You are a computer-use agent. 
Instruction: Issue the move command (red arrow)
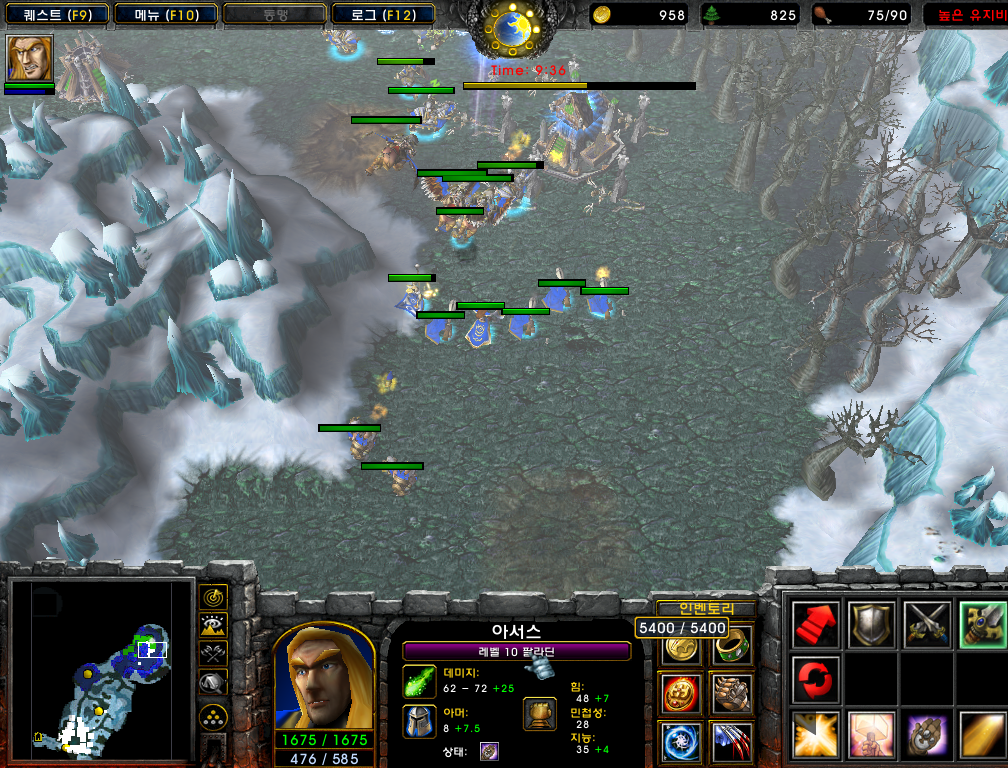(815, 625)
